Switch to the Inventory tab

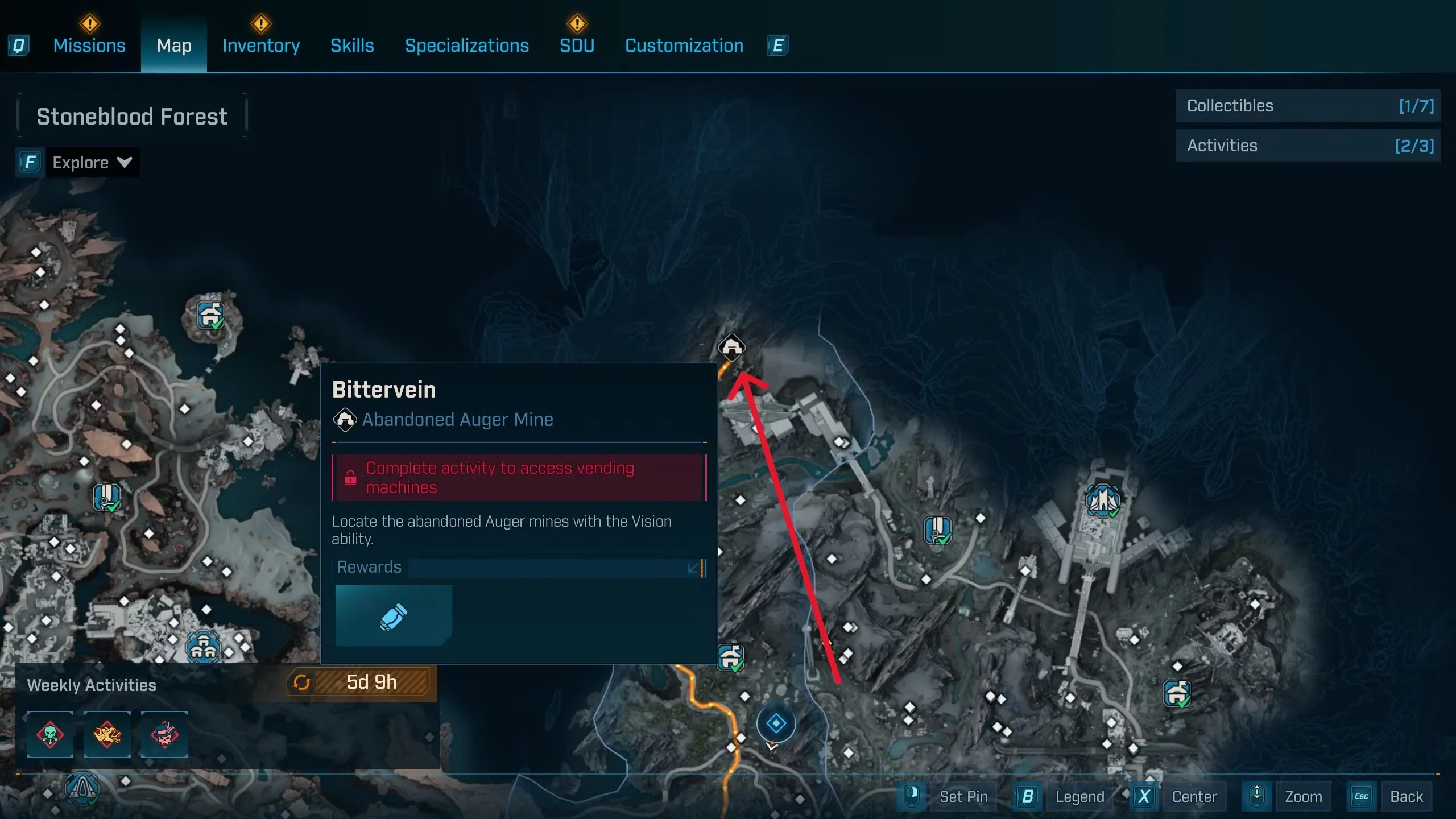click(x=261, y=45)
